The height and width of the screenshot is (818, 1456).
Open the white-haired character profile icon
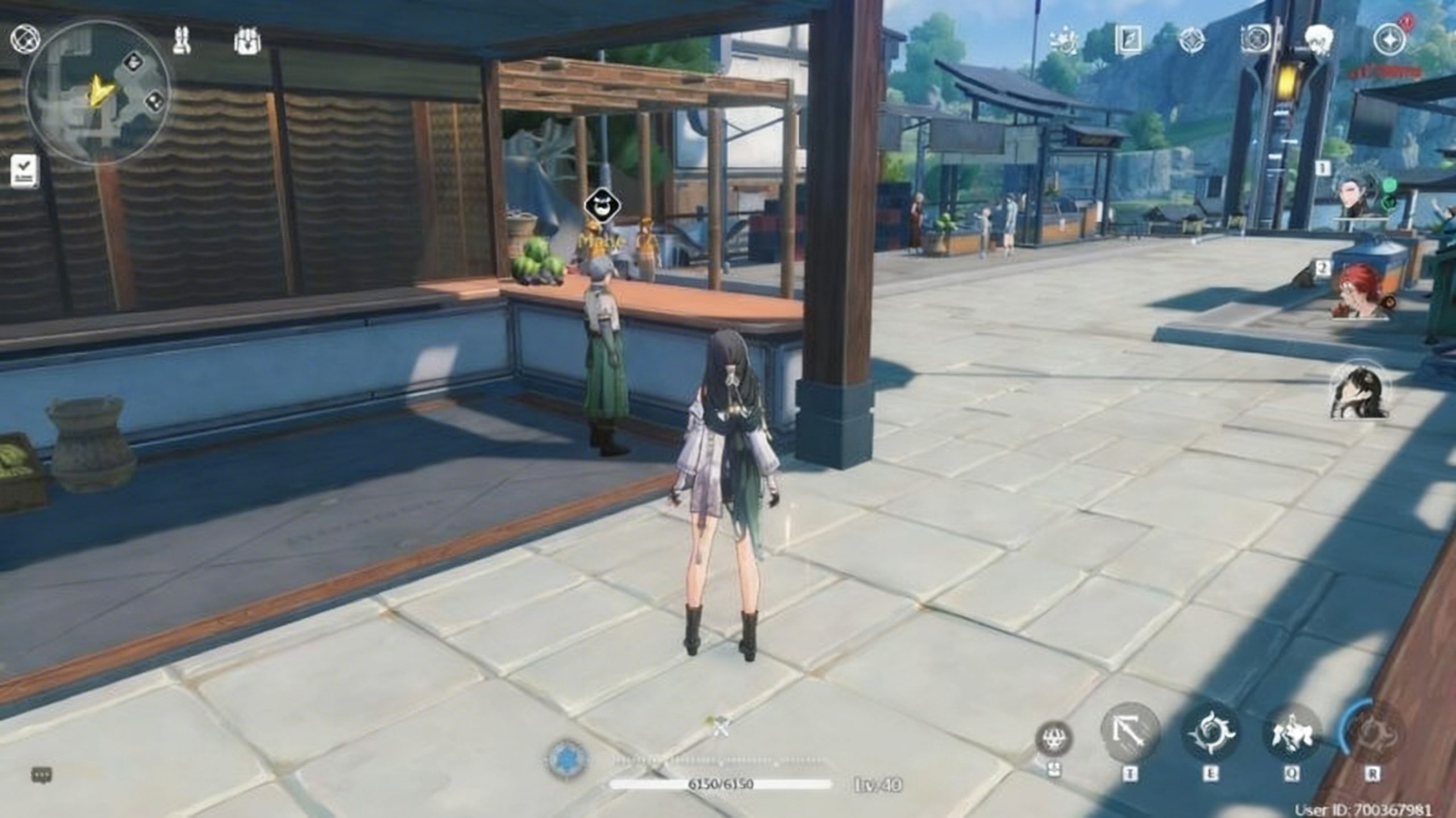(1319, 40)
